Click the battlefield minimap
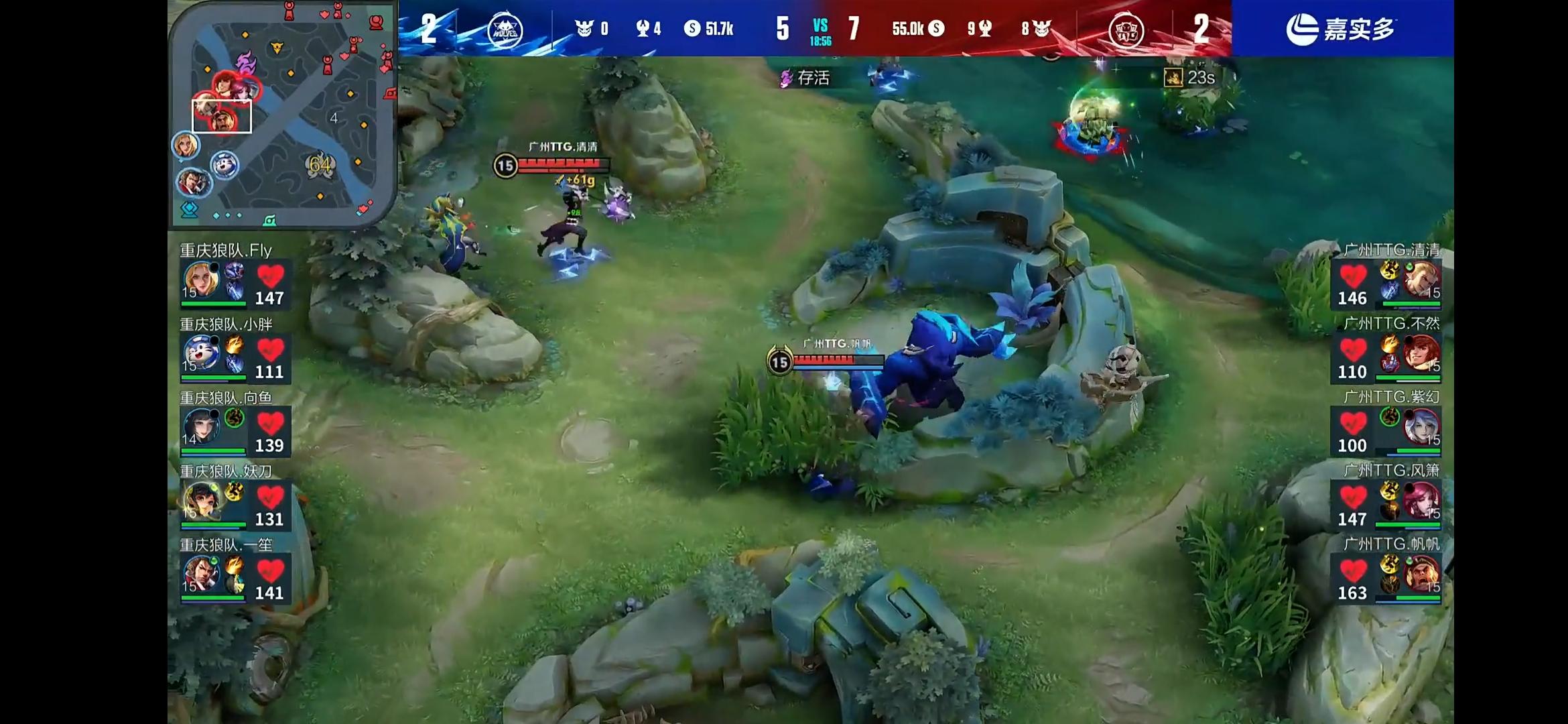1568x724 pixels. (x=282, y=114)
